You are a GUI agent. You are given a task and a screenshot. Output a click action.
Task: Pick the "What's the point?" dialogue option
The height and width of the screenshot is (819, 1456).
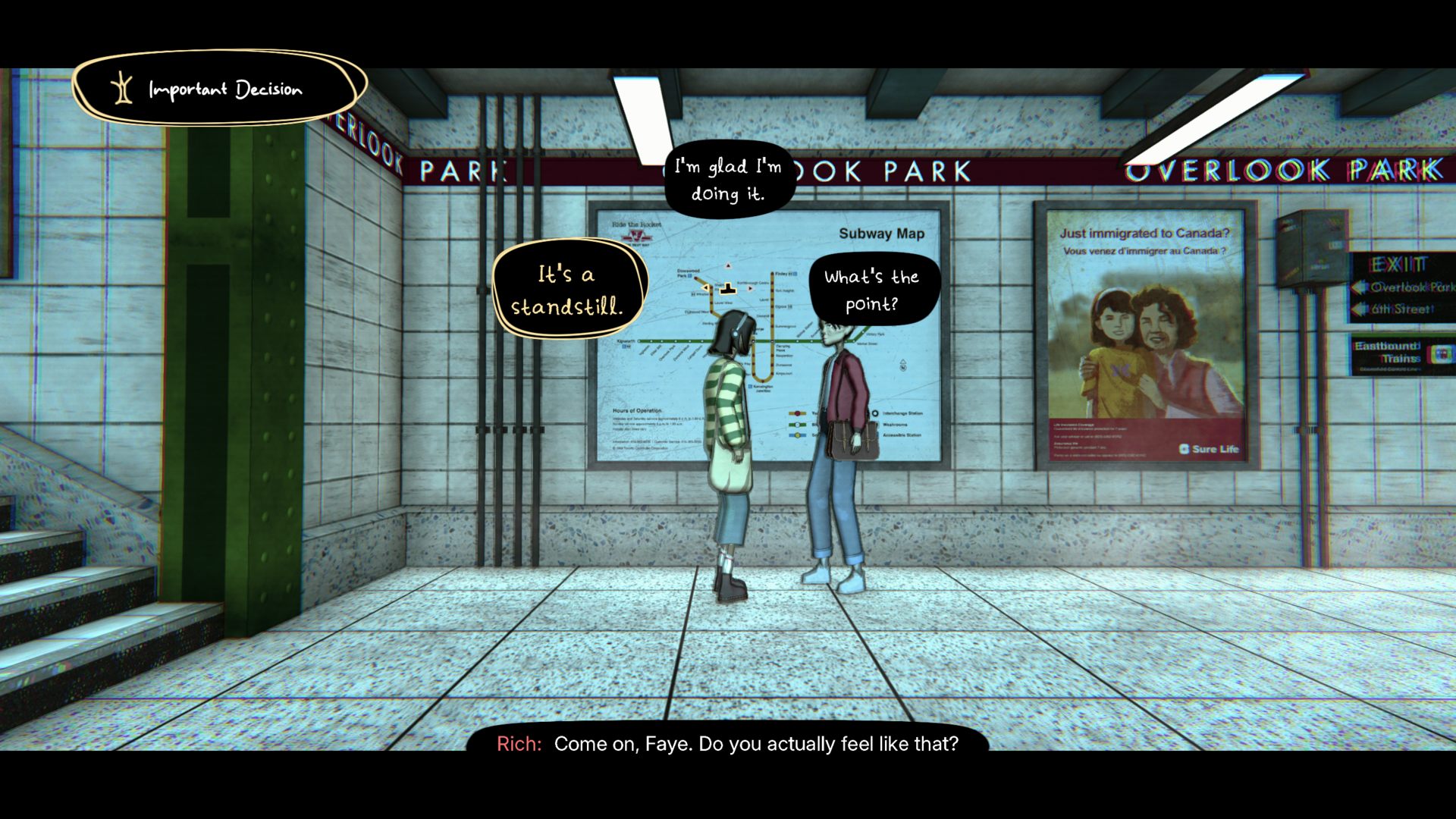(x=872, y=290)
